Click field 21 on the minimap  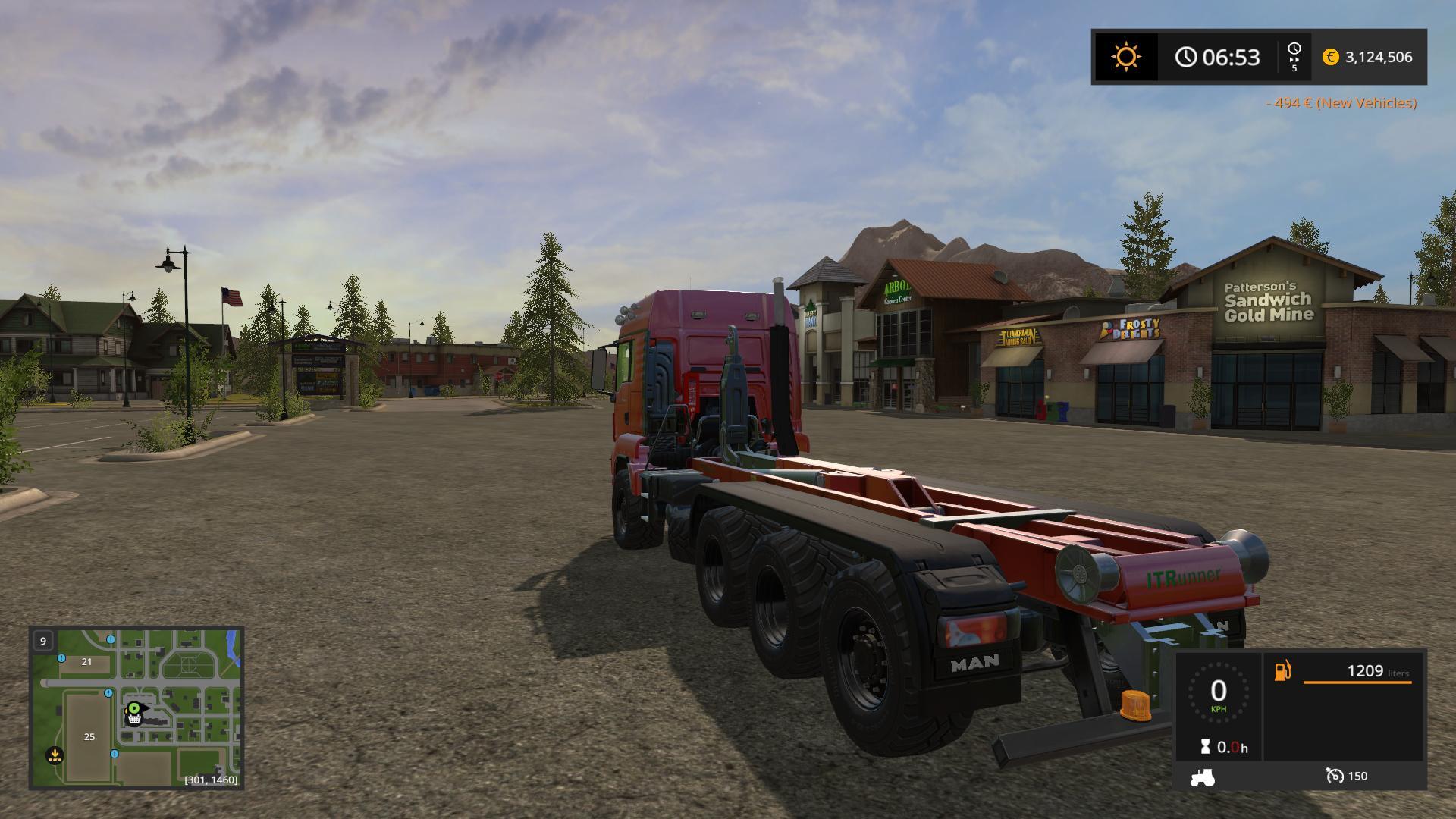coord(86,661)
